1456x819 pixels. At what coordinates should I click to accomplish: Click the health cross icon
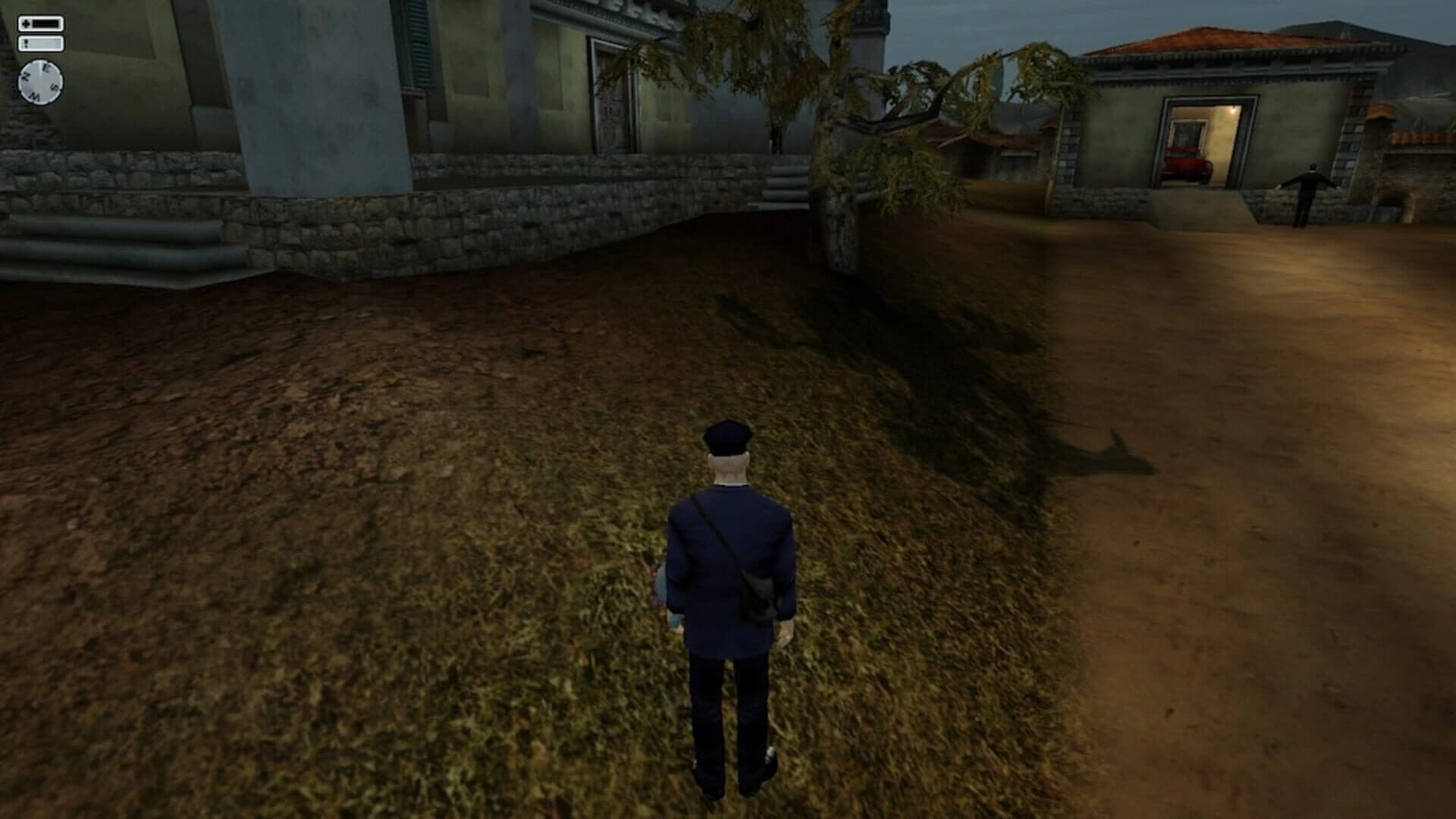point(27,23)
